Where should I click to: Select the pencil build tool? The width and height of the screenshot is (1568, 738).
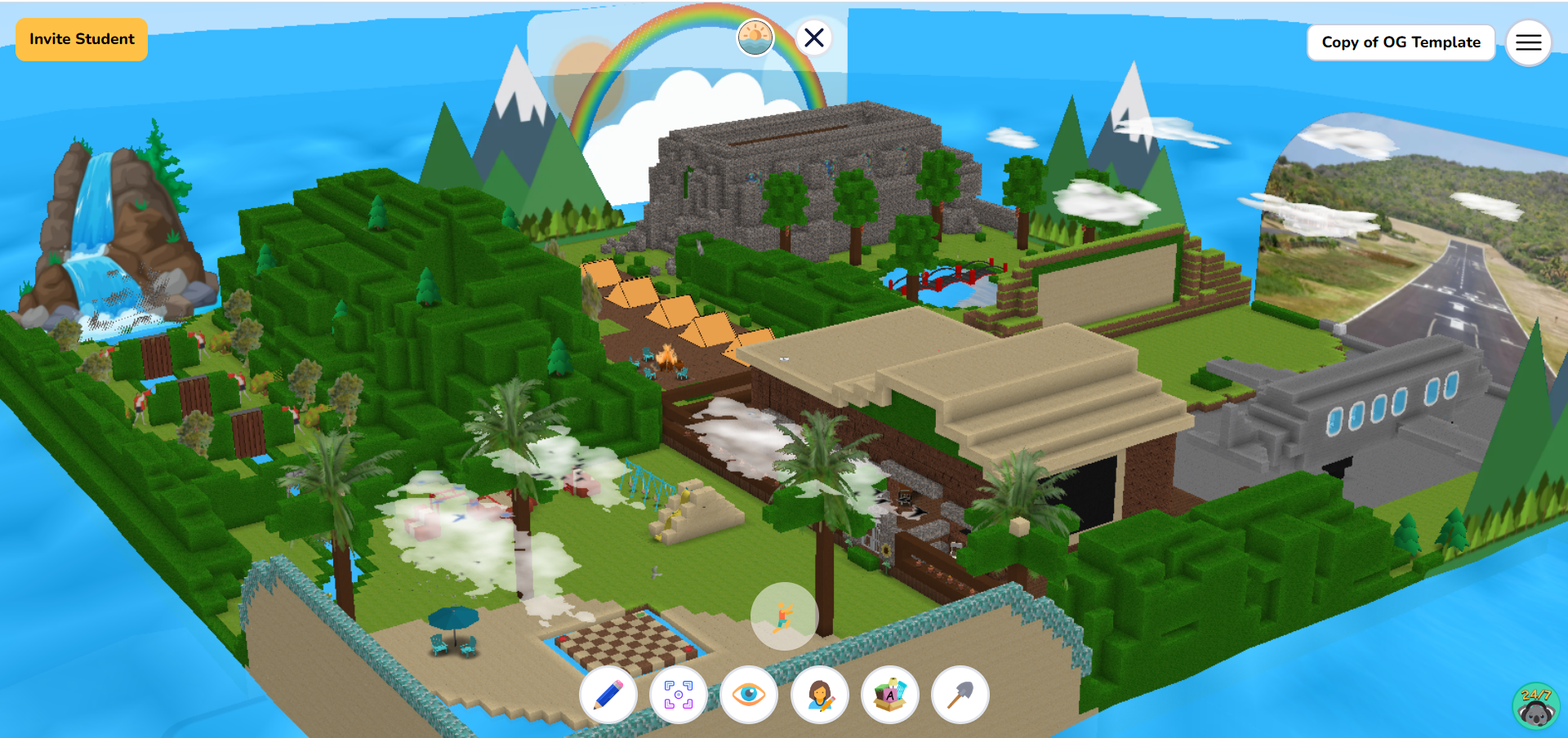coord(610,695)
